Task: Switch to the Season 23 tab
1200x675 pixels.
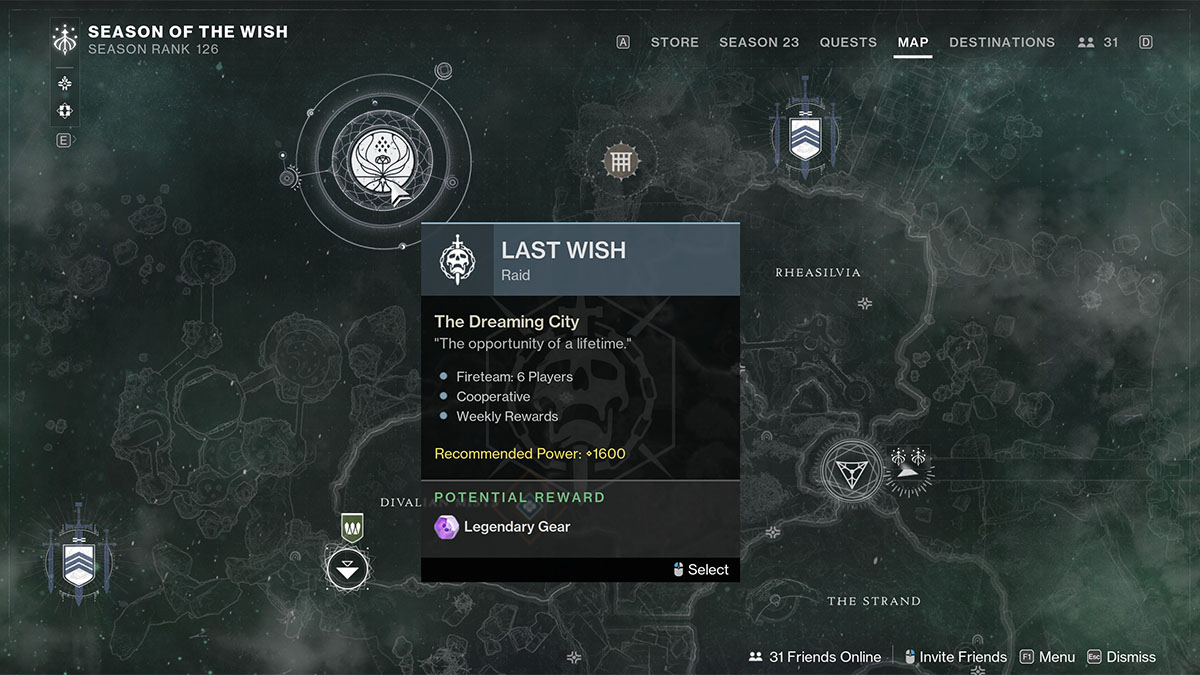Action: [x=759, y=42]
